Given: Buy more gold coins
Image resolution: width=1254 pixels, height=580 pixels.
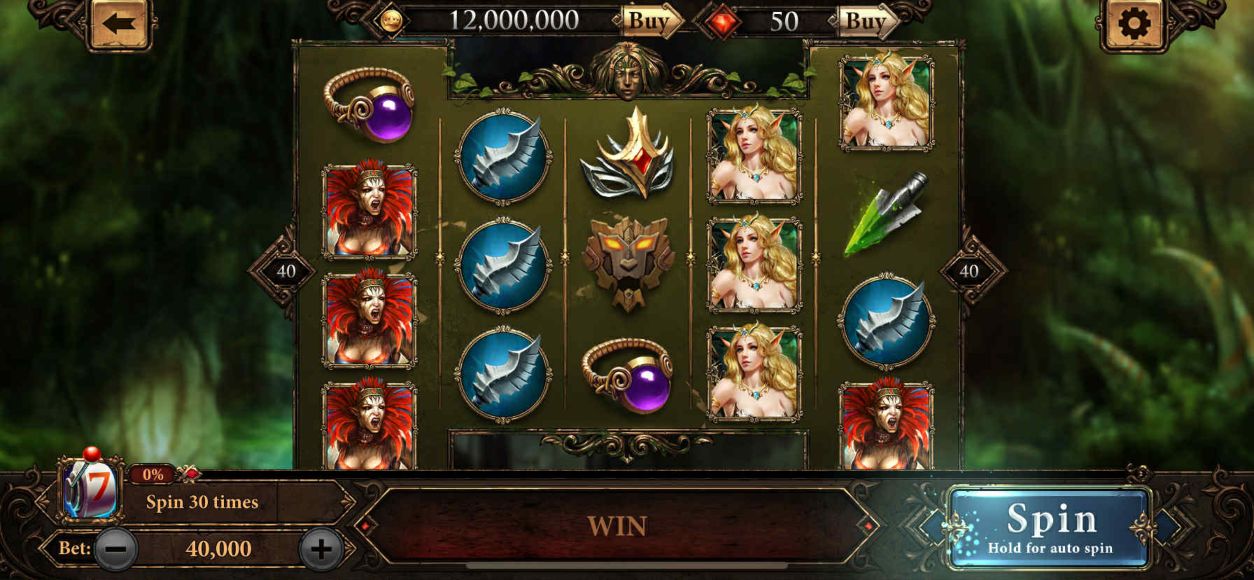Looking at the screenshot, I should (649, 20).
